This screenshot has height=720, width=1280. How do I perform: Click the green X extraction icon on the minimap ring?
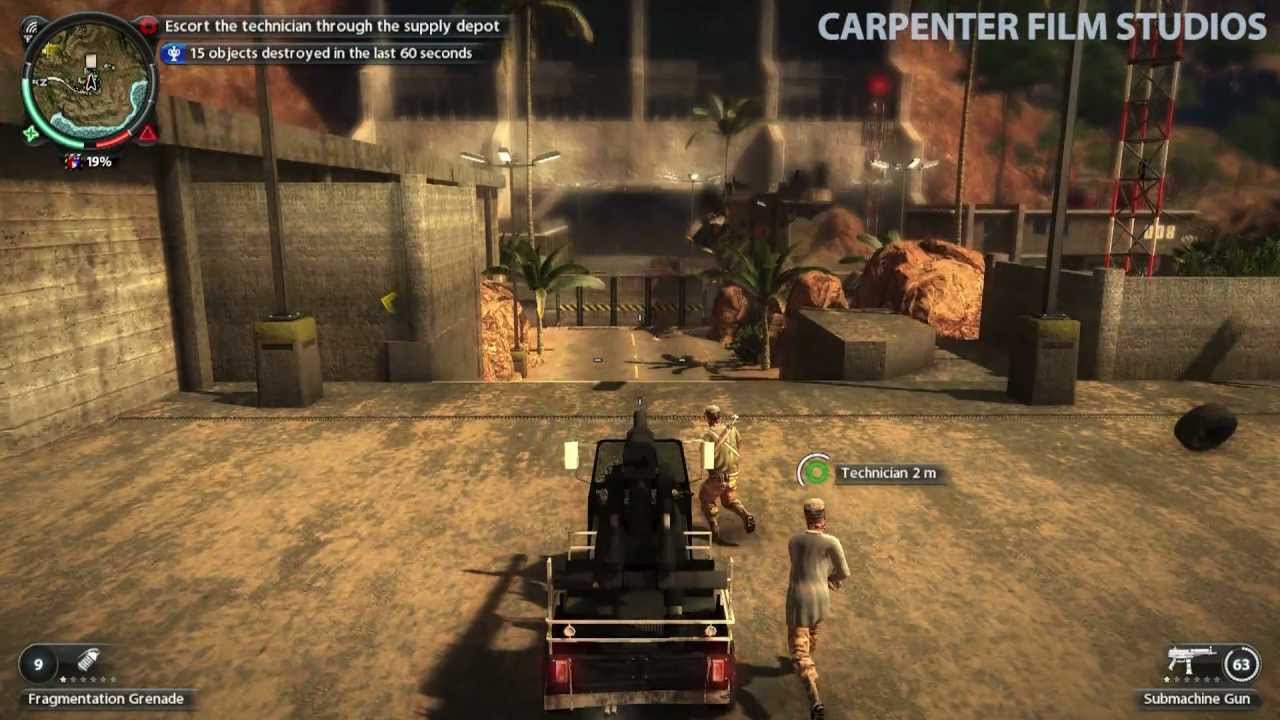click(29, 133)
